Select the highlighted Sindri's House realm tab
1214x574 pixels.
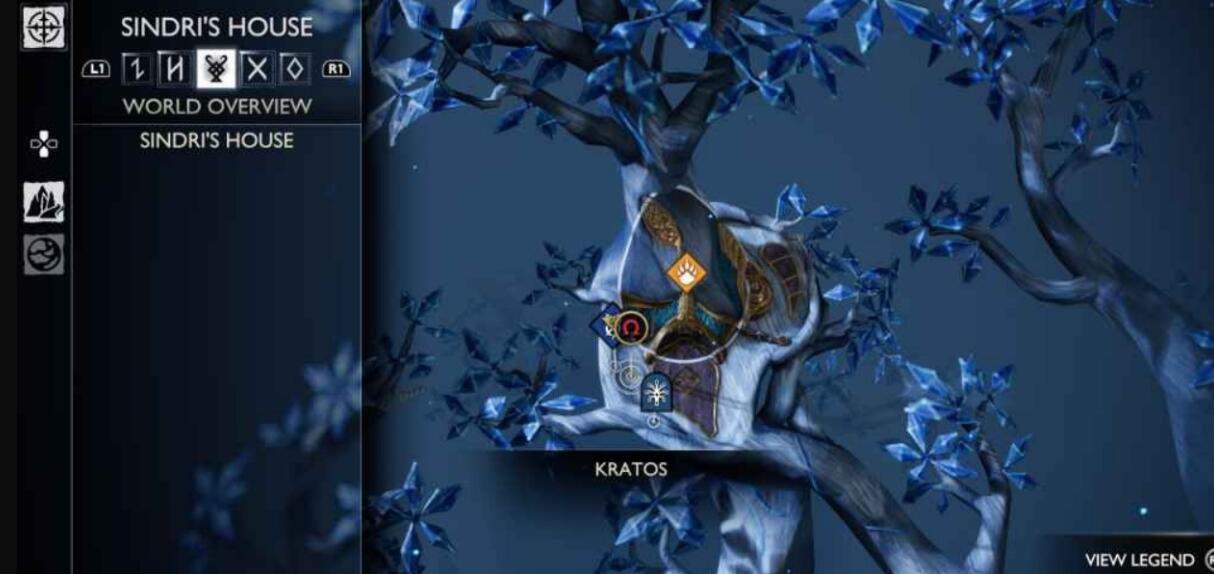coord(216,69)
